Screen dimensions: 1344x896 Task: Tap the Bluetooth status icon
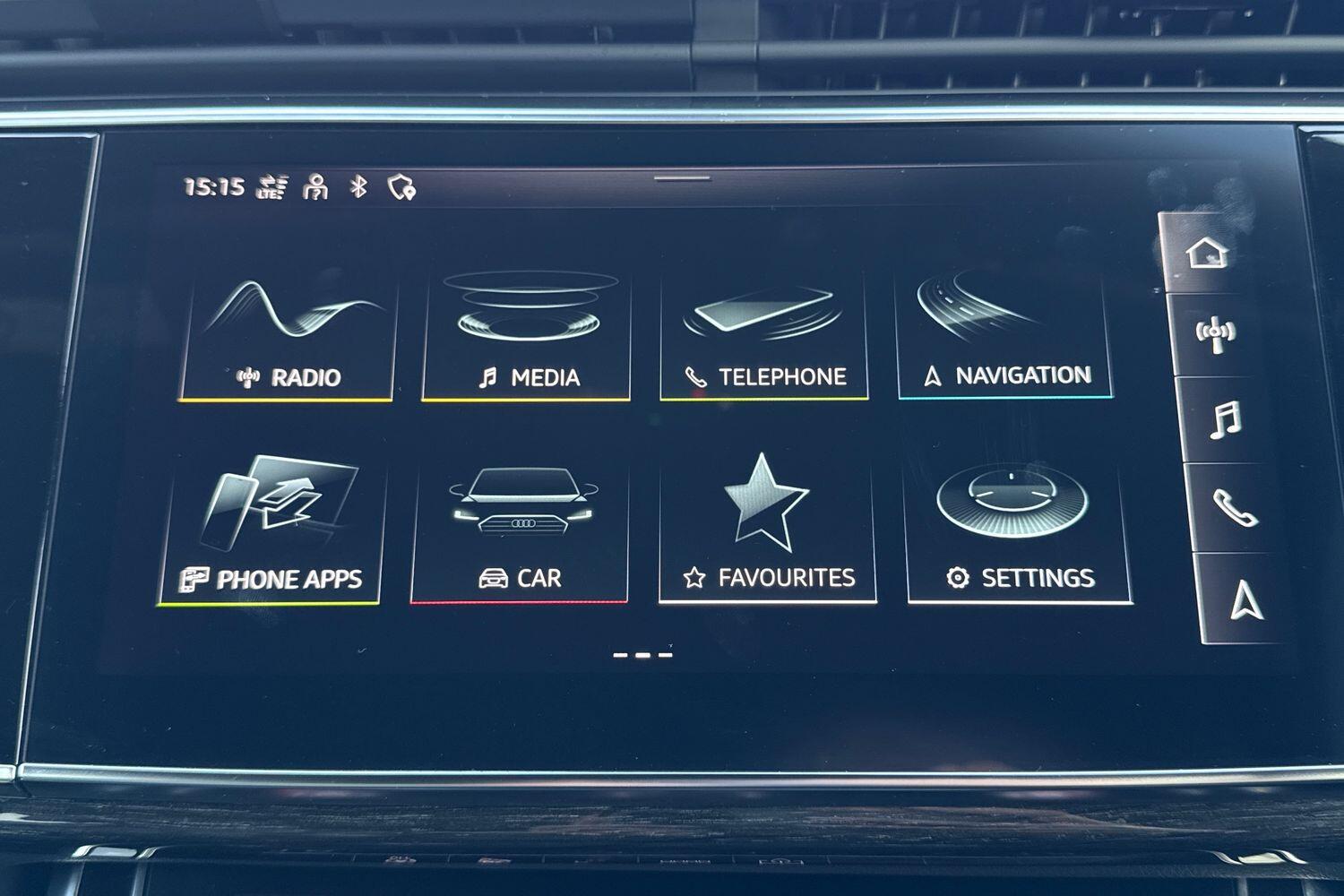pyautogui.click(x=358, y=186)
